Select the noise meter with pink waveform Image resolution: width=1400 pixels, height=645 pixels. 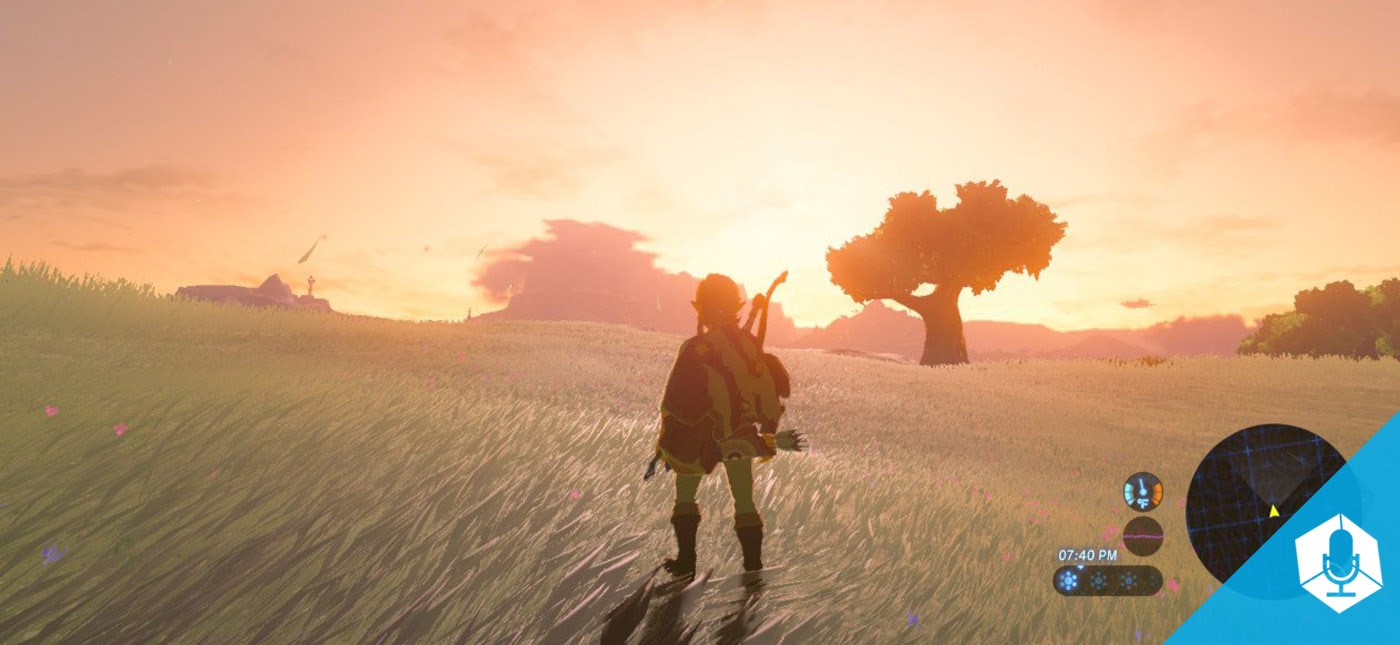click(1142, 536)
